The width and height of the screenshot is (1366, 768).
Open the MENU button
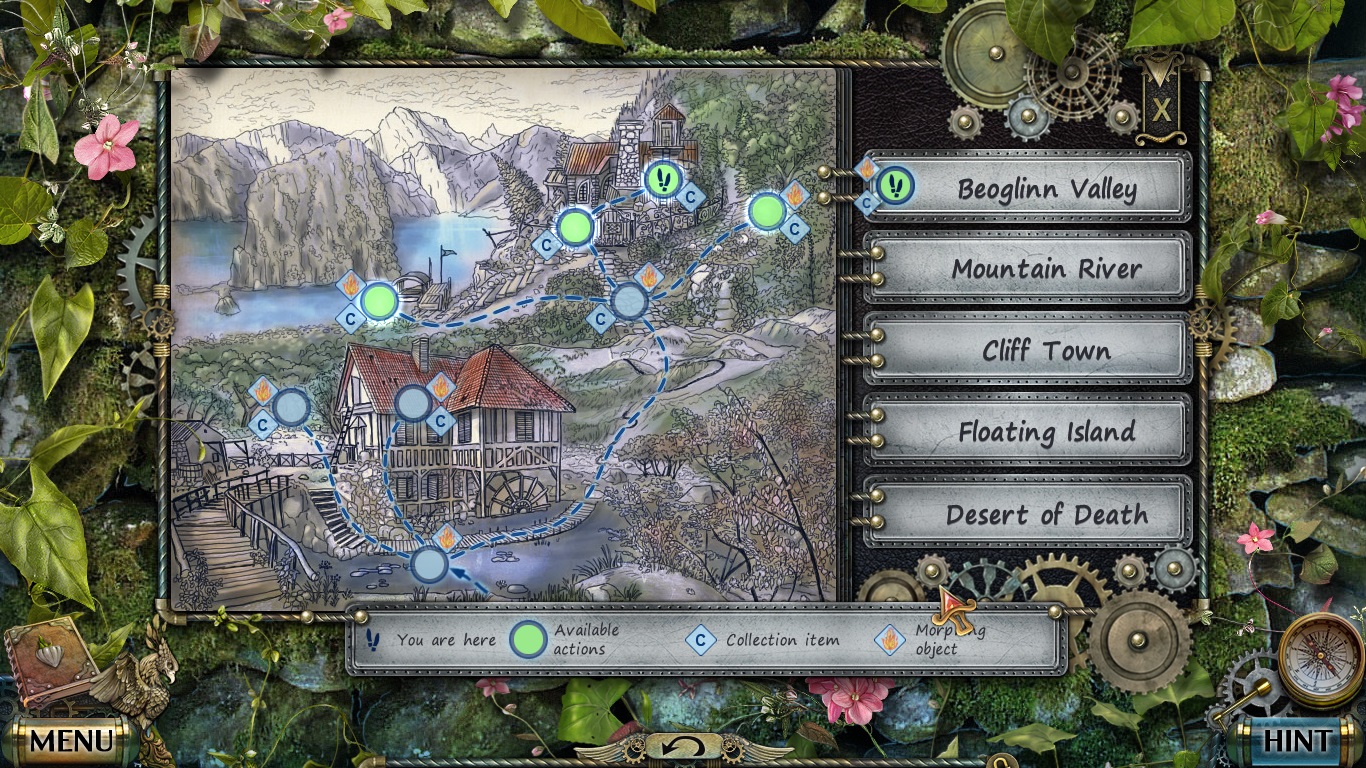coord(70,741)
